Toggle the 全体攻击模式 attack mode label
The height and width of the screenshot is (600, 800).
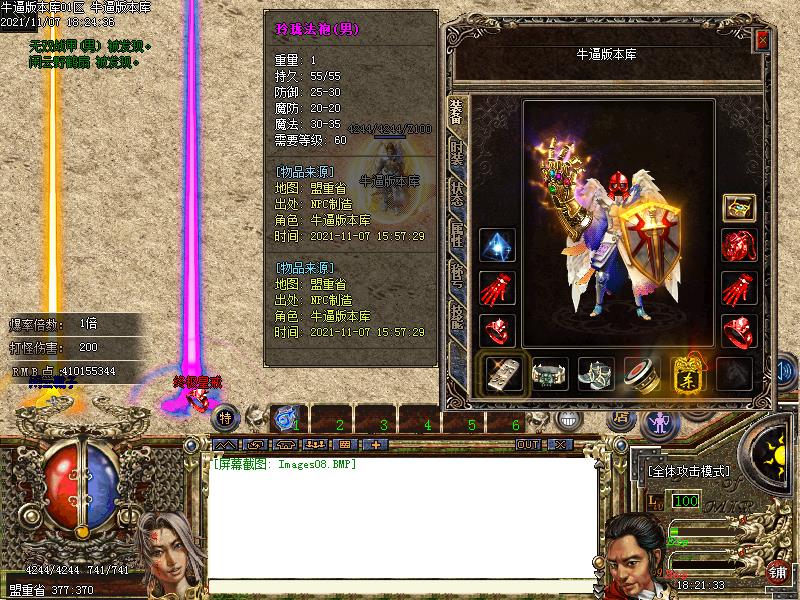(689, 471)
